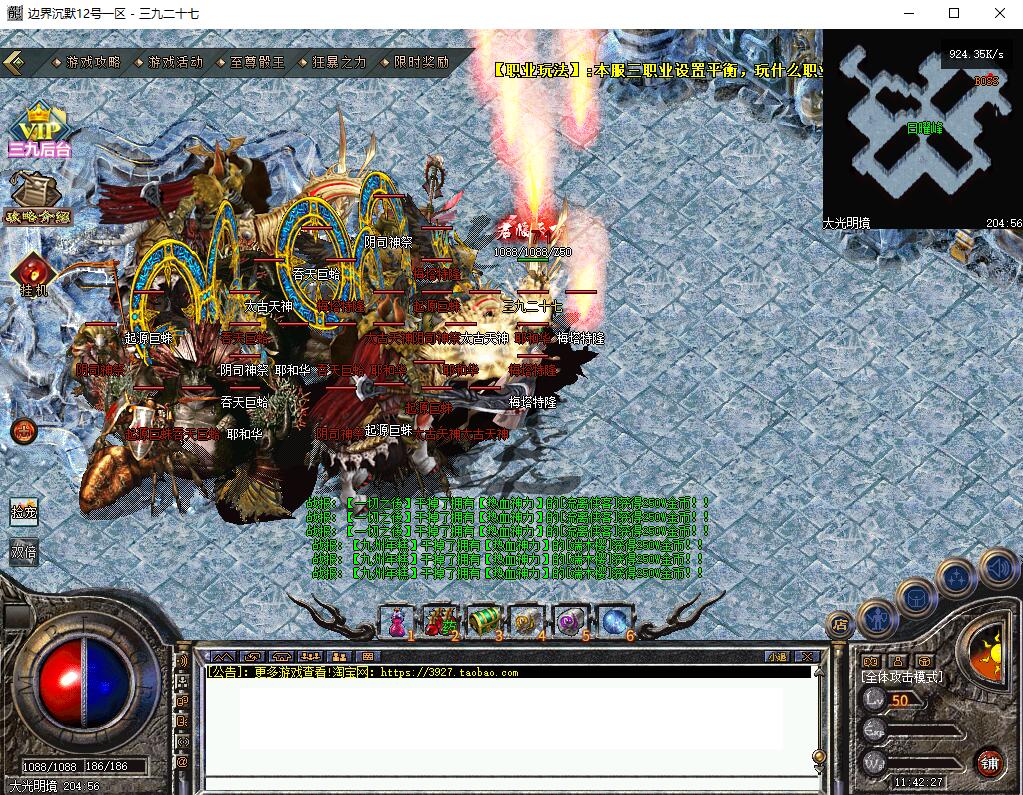Toggle 挂机 auto-battle mode
The width and height of the screenshot is (1023, 795).
coord(33,274)
